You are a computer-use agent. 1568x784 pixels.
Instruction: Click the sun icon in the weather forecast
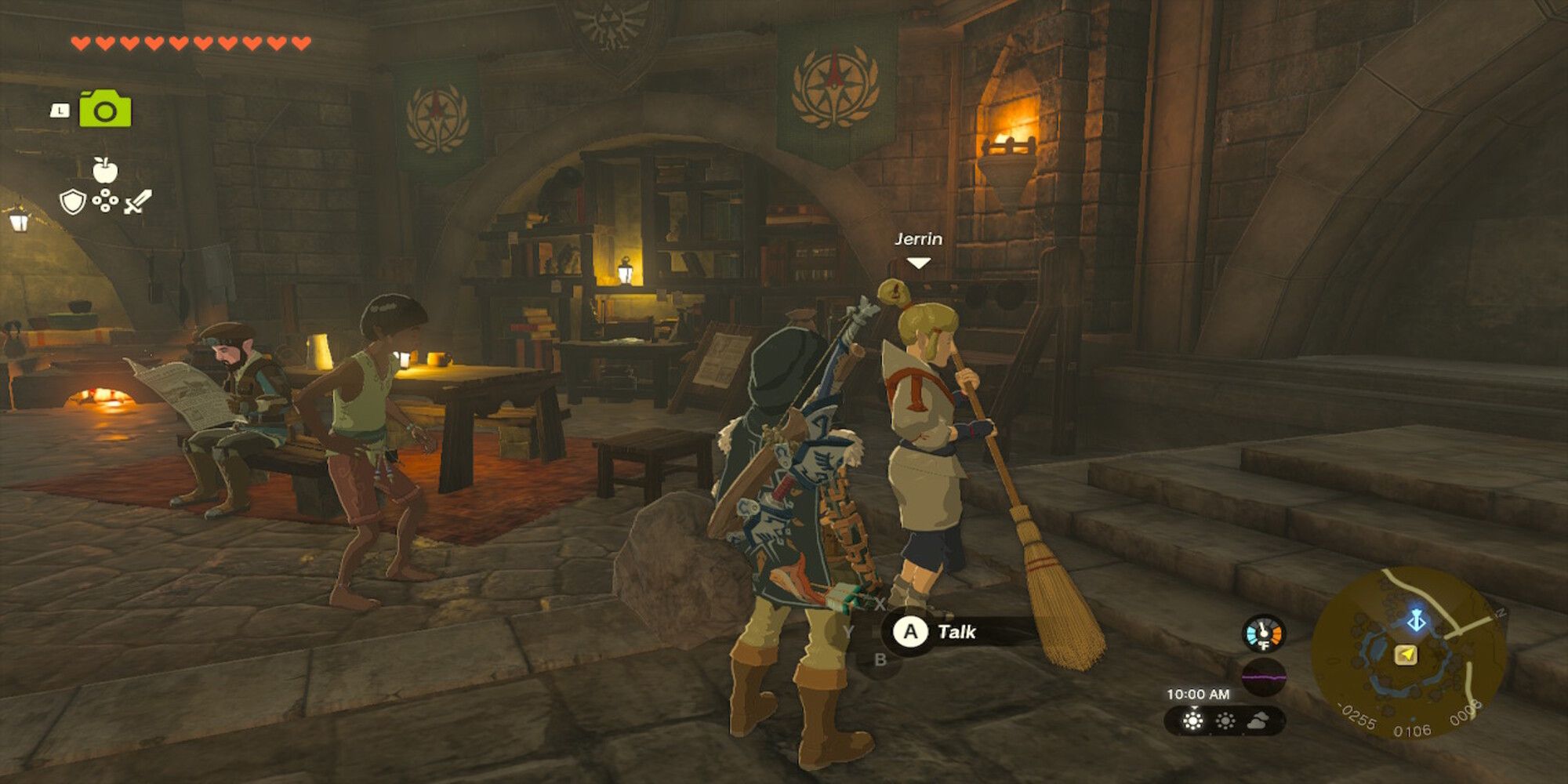(1194, 721)
